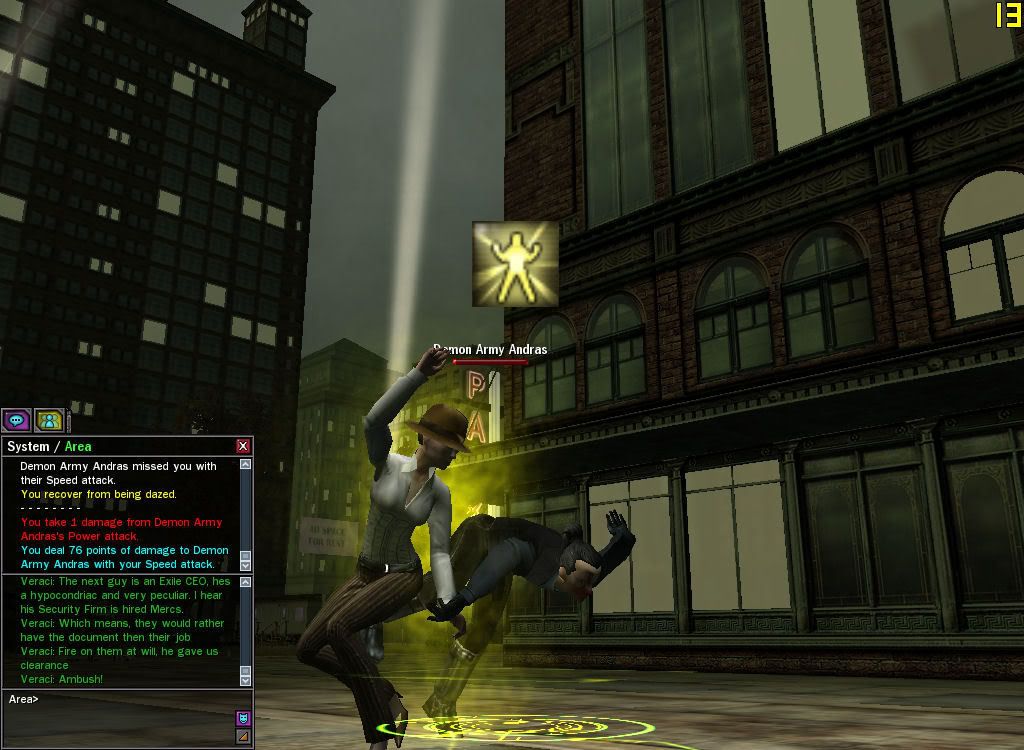Click the chat resize corner button

[x=243, y=737]
